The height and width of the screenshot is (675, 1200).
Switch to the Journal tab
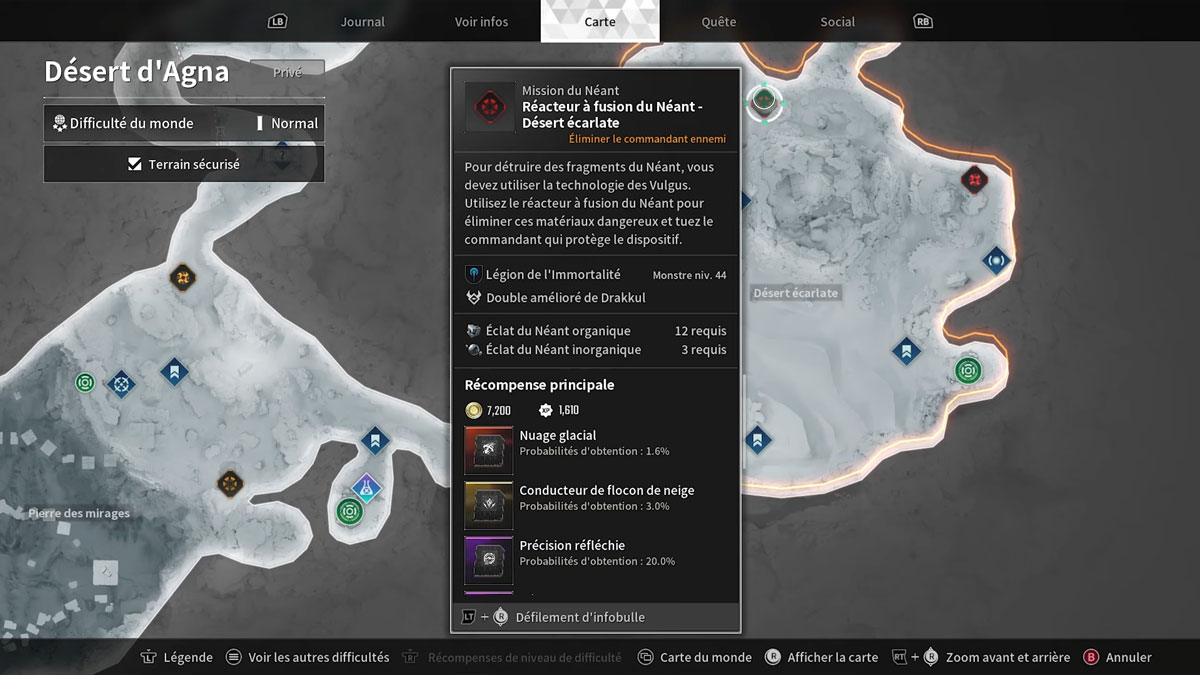point(362,22)
